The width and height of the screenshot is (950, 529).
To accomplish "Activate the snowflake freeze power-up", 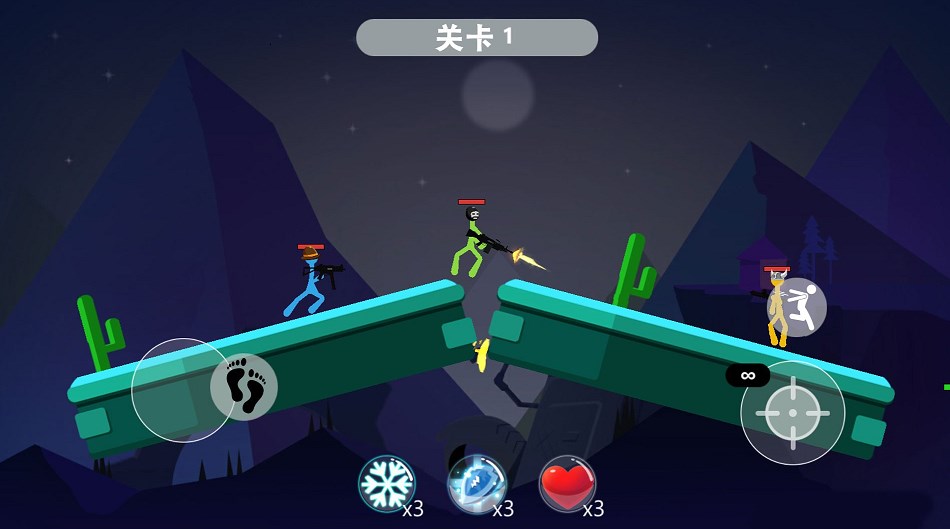I will (387, 484).
